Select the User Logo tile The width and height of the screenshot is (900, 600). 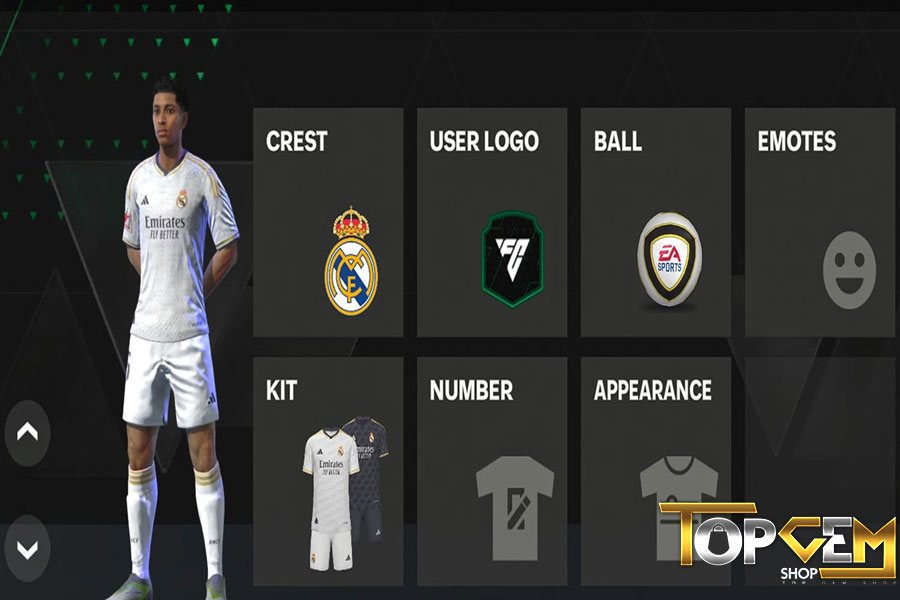tap(492, 222)
